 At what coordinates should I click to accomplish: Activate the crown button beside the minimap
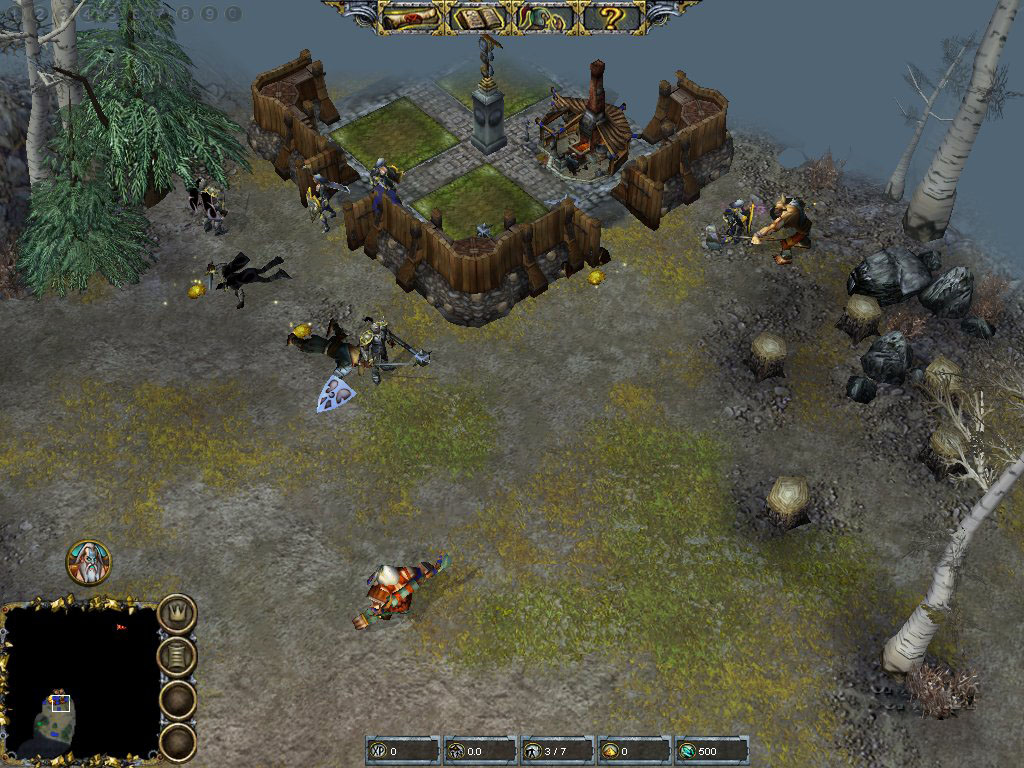177,612
